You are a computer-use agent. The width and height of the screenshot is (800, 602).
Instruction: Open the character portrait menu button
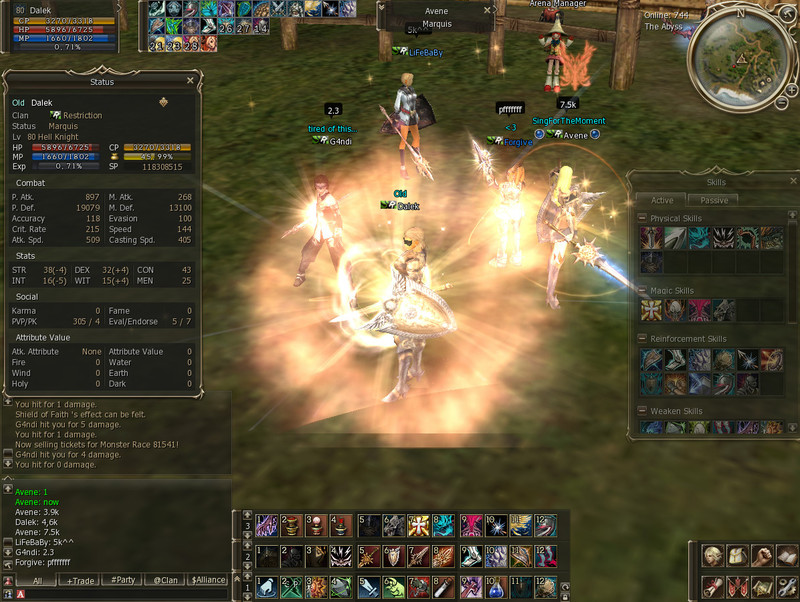coord(713,557)
